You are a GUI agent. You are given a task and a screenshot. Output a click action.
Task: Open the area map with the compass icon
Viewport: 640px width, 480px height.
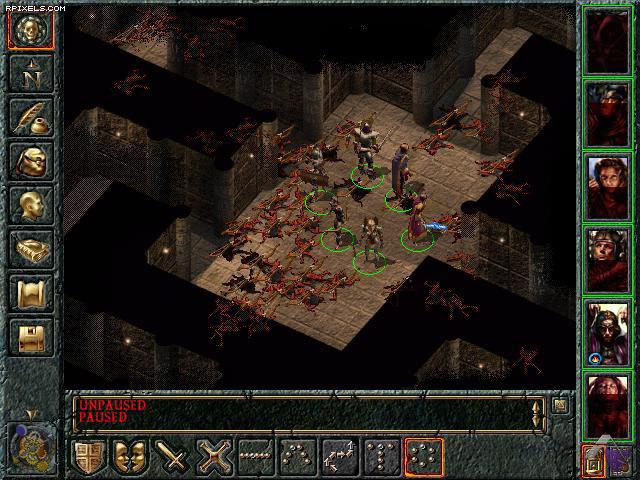click(x=30, y=74)
